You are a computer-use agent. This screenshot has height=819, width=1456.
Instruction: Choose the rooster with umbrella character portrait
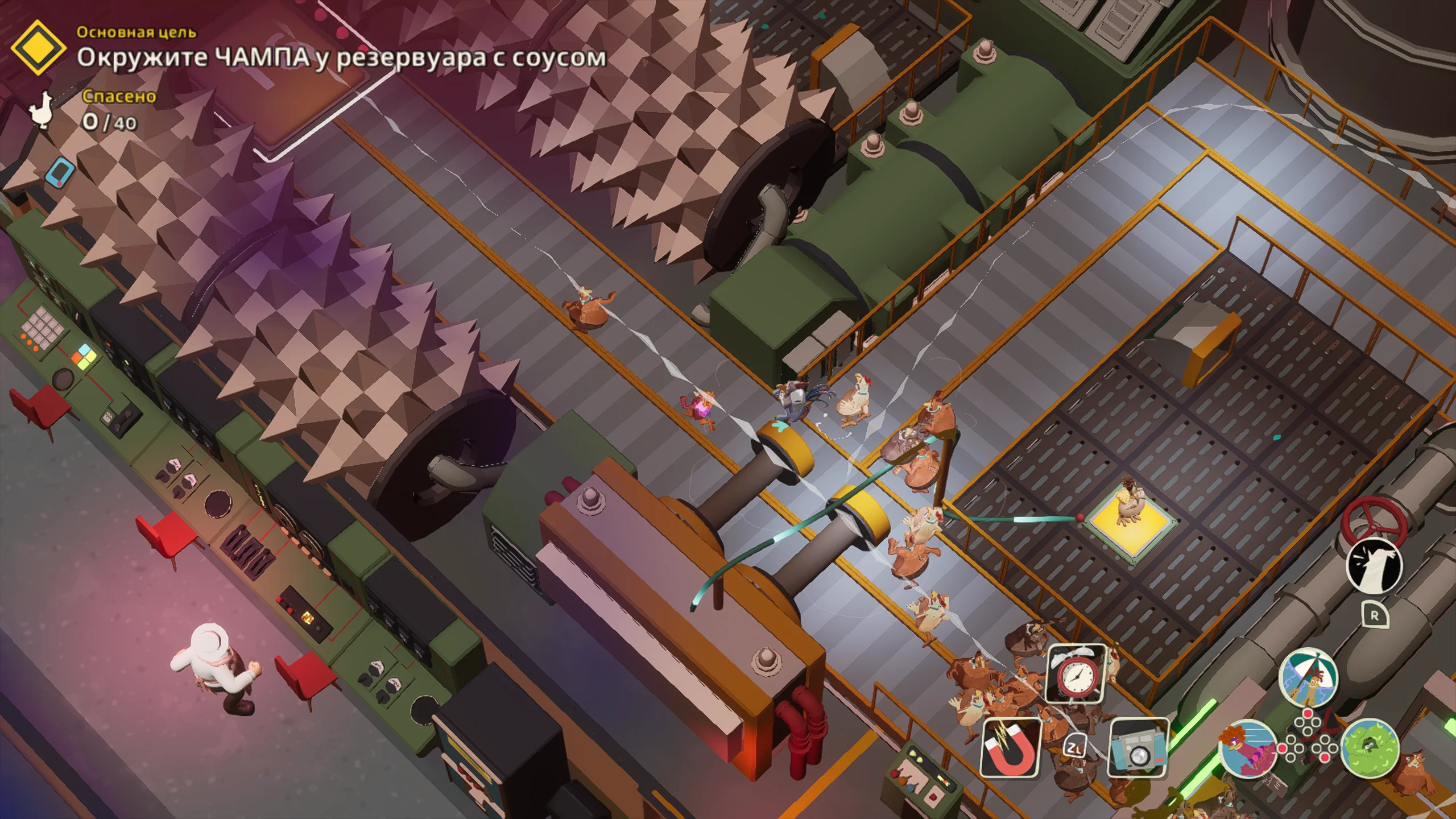coord(1308,677)
